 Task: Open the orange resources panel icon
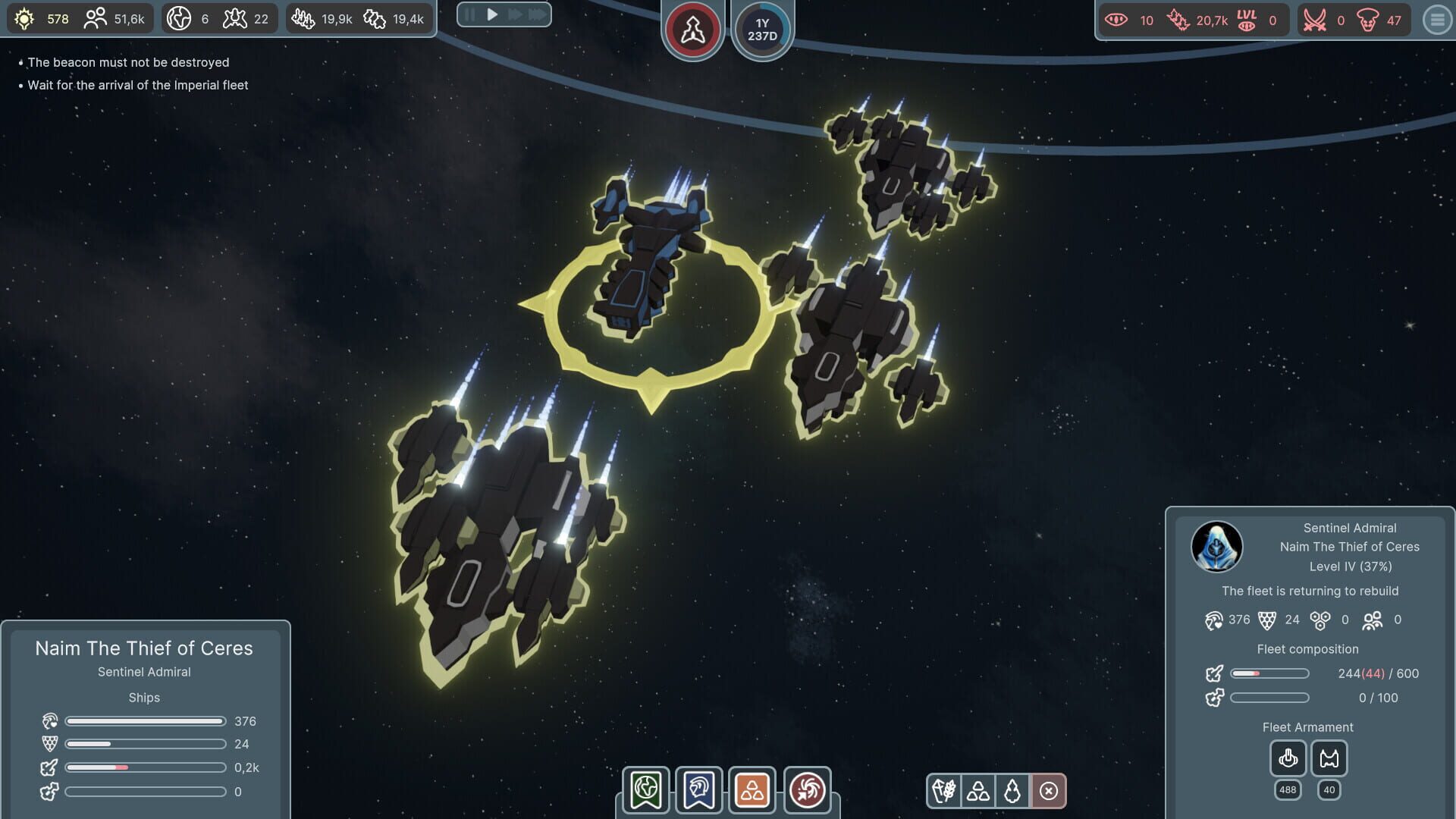[x=753, y=789]
